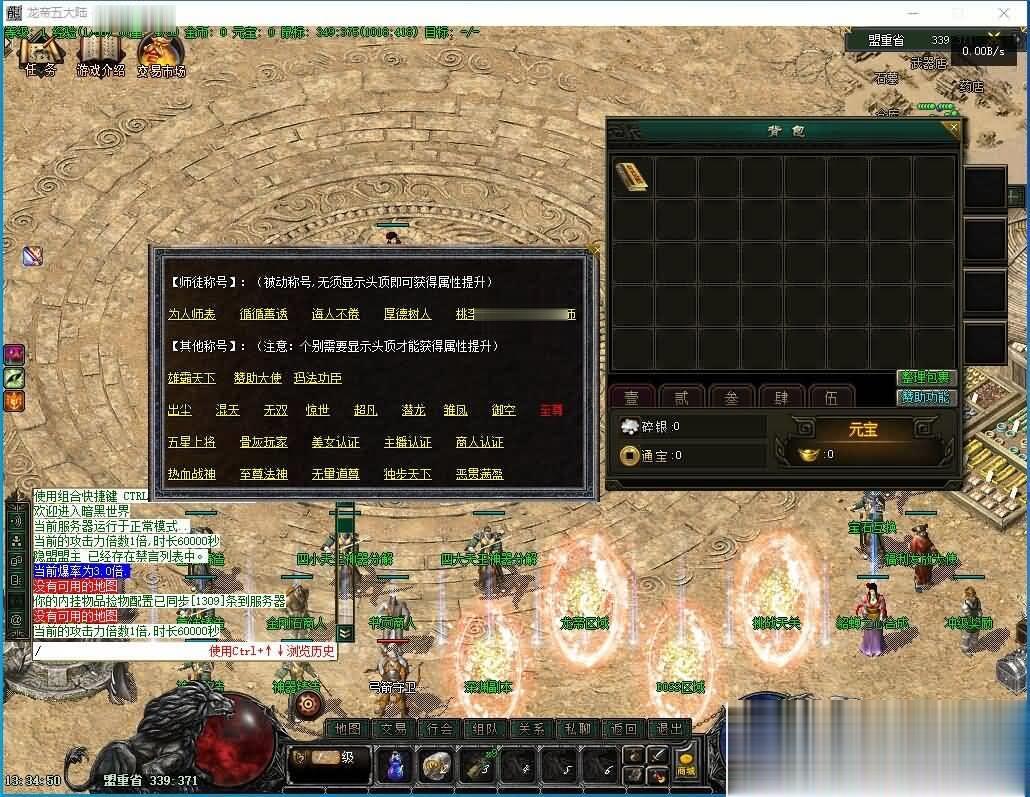1030x797 pixels.
Task: Switch to backpack page tab 贰
Action: coord(681,397)
